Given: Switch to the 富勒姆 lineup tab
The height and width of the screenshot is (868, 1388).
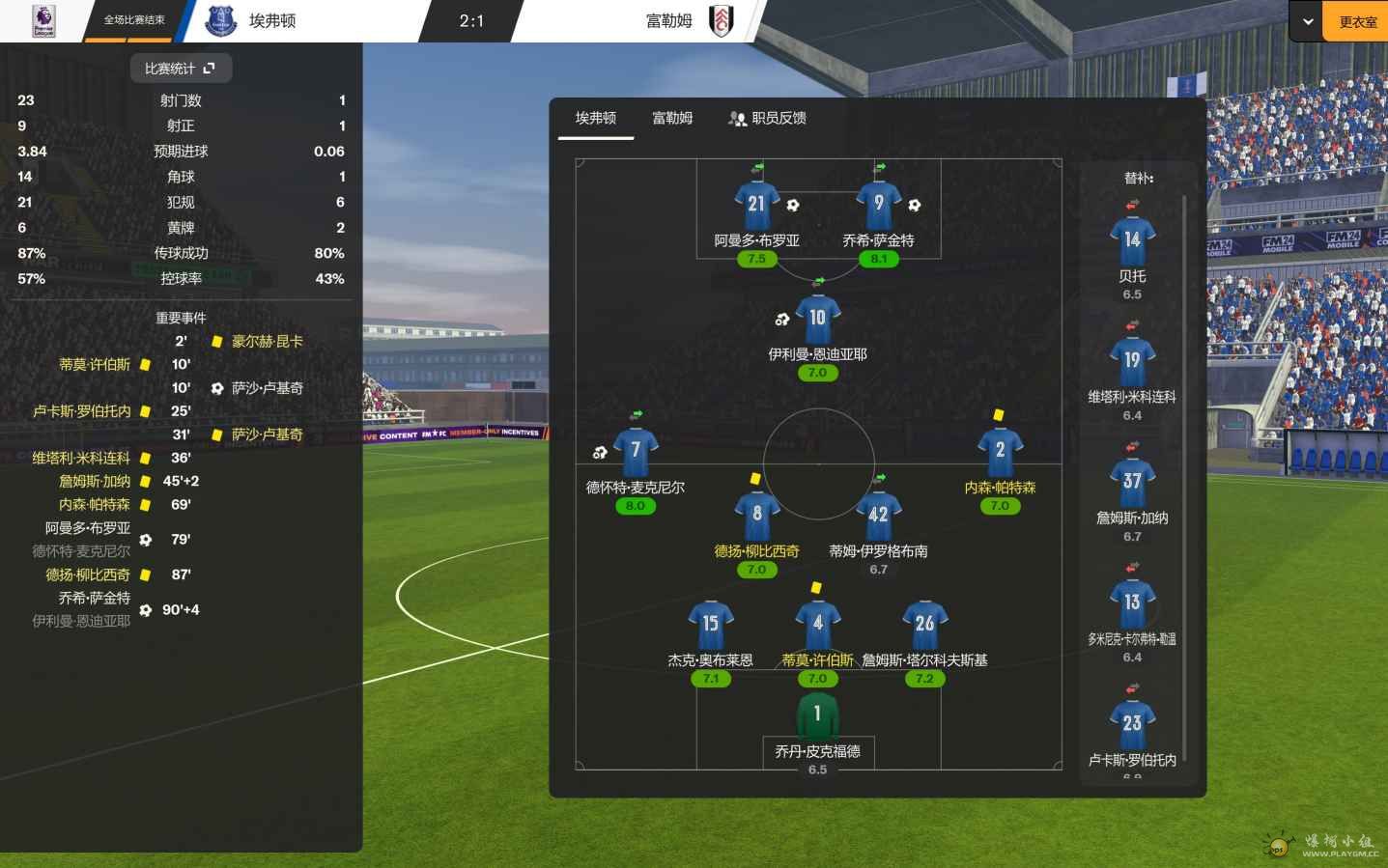Looking at the screenshot, I should (x=672, y=119).
